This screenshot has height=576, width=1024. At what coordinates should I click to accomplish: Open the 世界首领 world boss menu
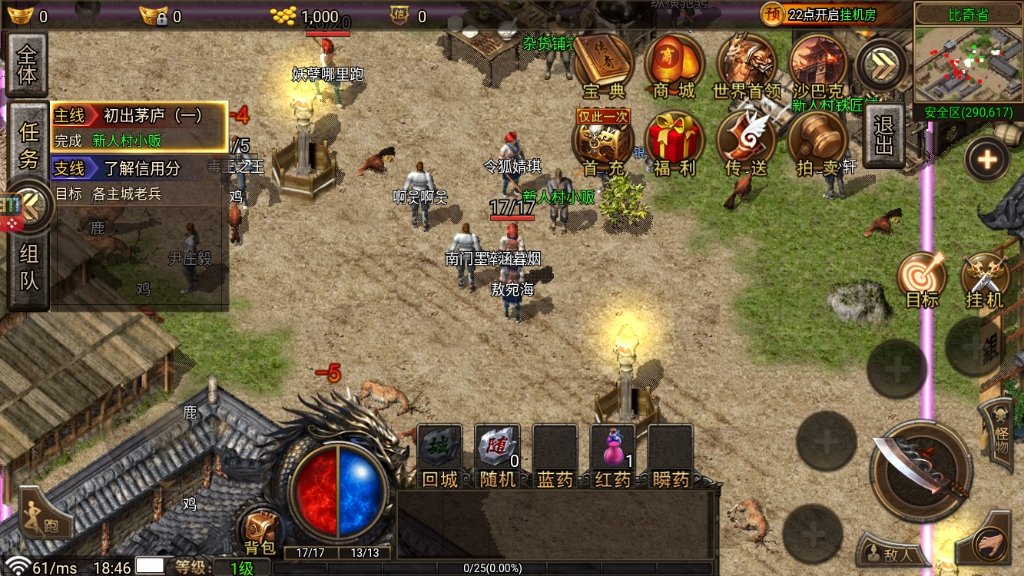746,64
